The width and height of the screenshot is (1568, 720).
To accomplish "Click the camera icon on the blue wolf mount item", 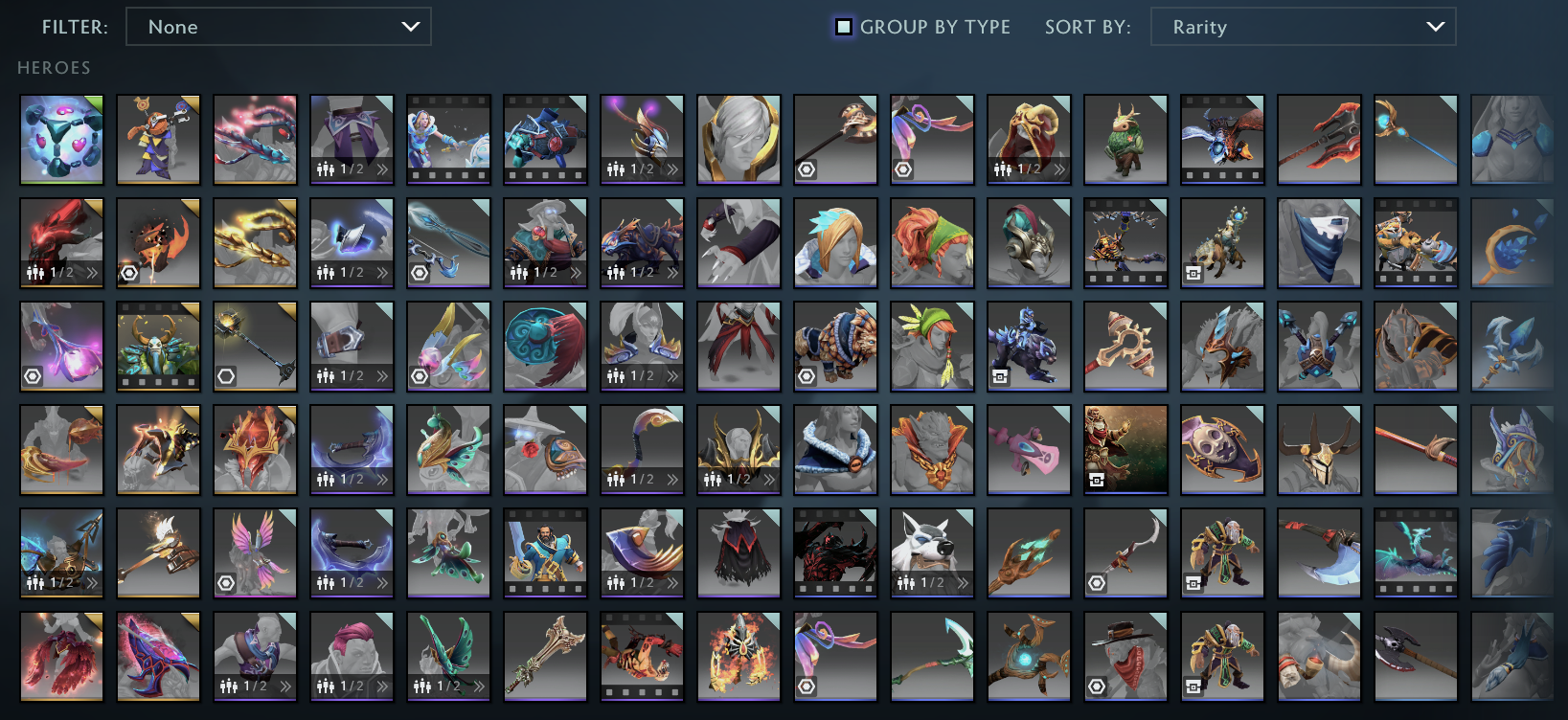I will pyautogui.click(x=1000, y=374).
